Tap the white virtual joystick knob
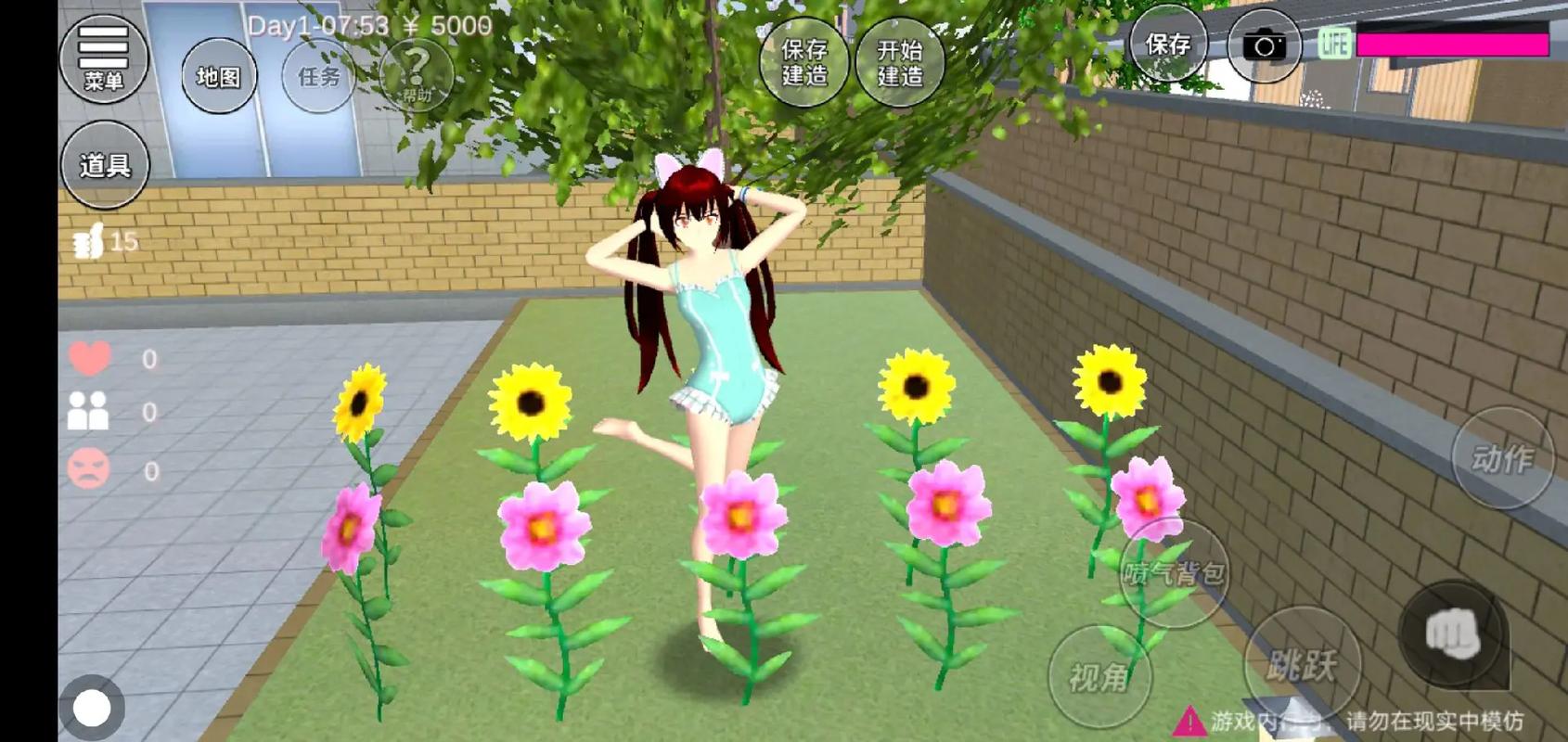This screenshot has height=742, width=1568. [x=92, y=709]
